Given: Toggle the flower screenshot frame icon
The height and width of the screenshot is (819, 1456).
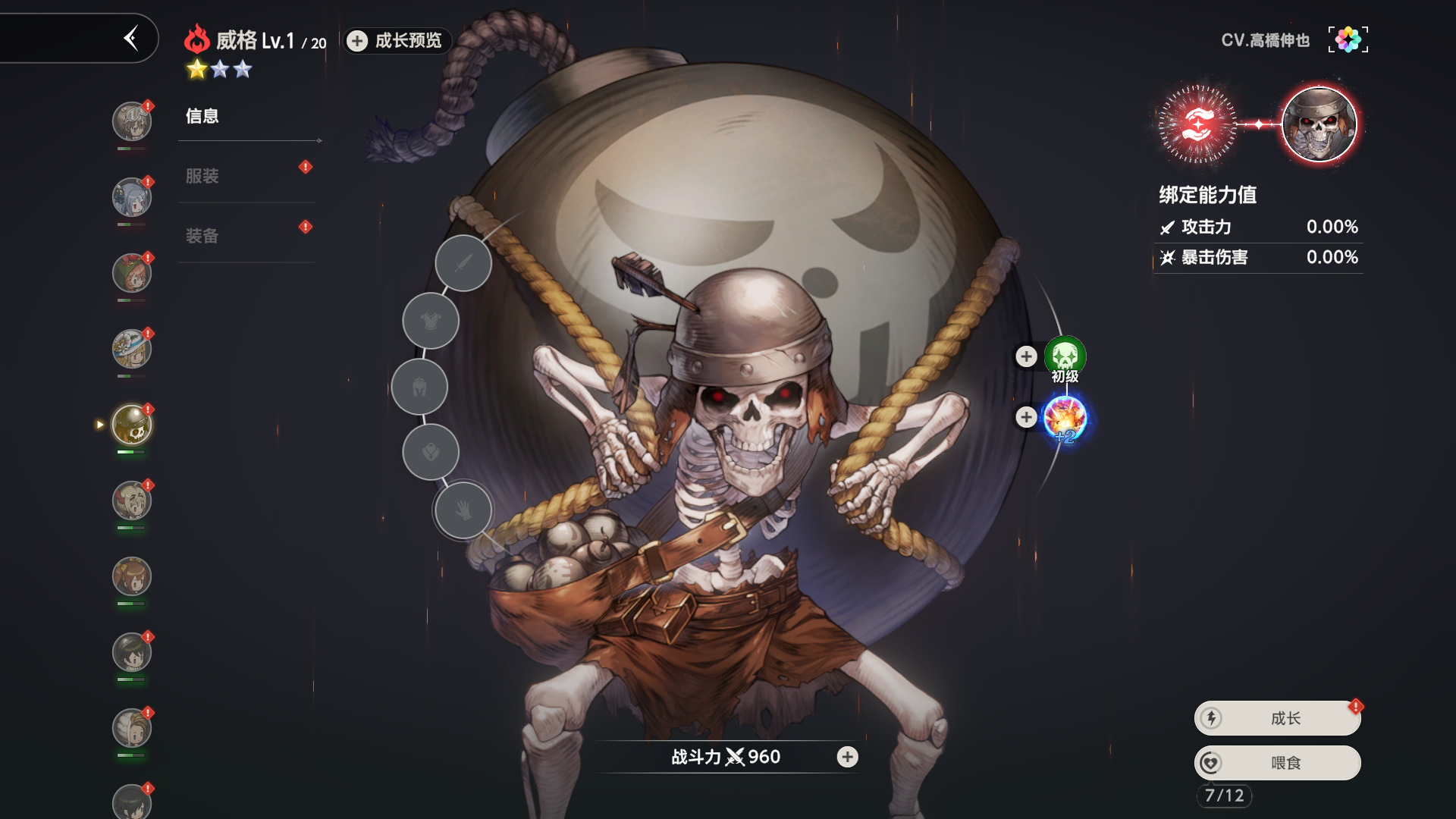Looking at the screenshot, I should tap(1348, 39).
